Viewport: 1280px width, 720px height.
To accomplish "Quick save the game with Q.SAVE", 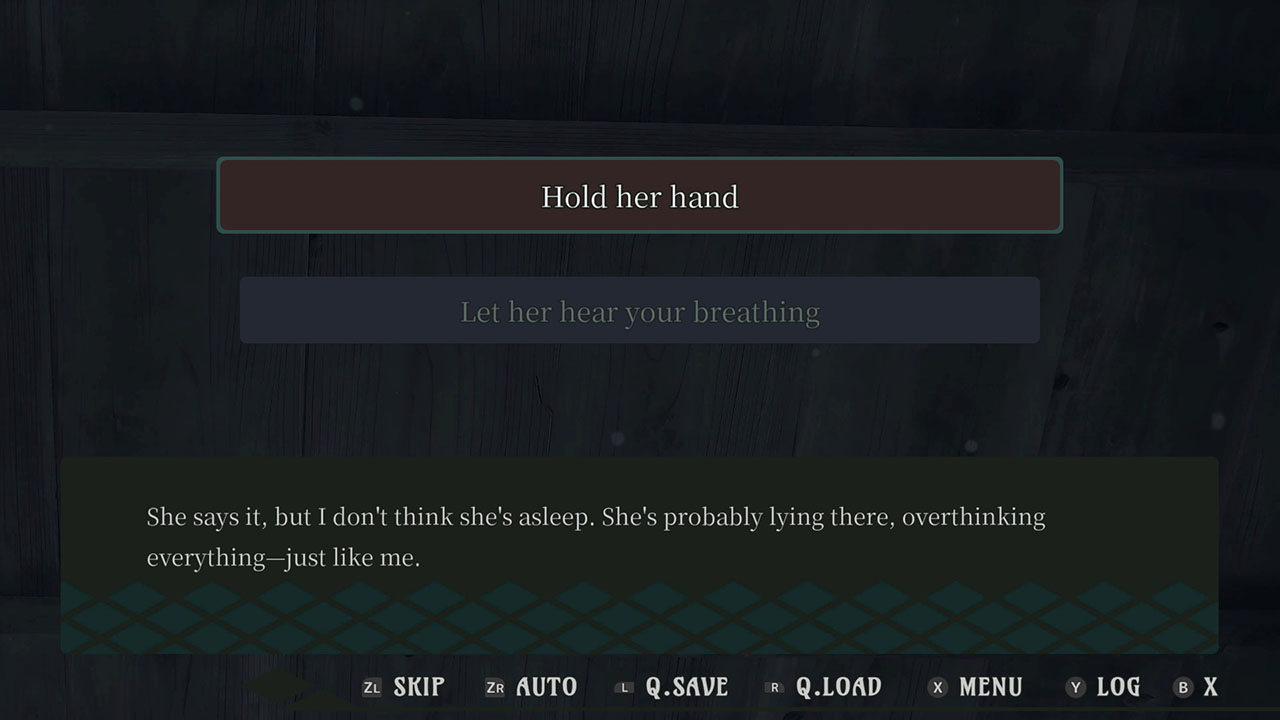I will tap(686, 687).
